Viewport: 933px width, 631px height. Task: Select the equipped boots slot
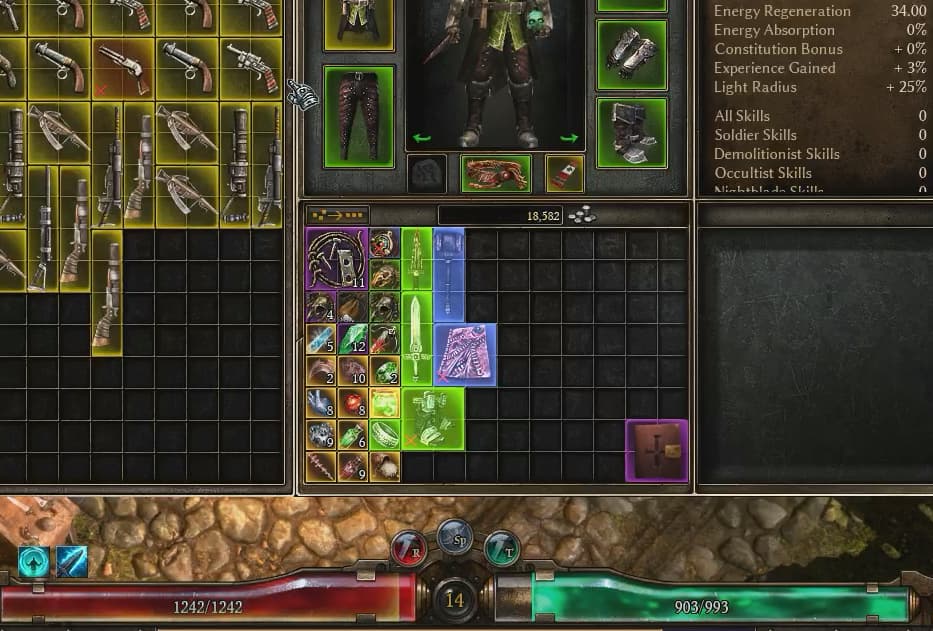pos(632,132)
